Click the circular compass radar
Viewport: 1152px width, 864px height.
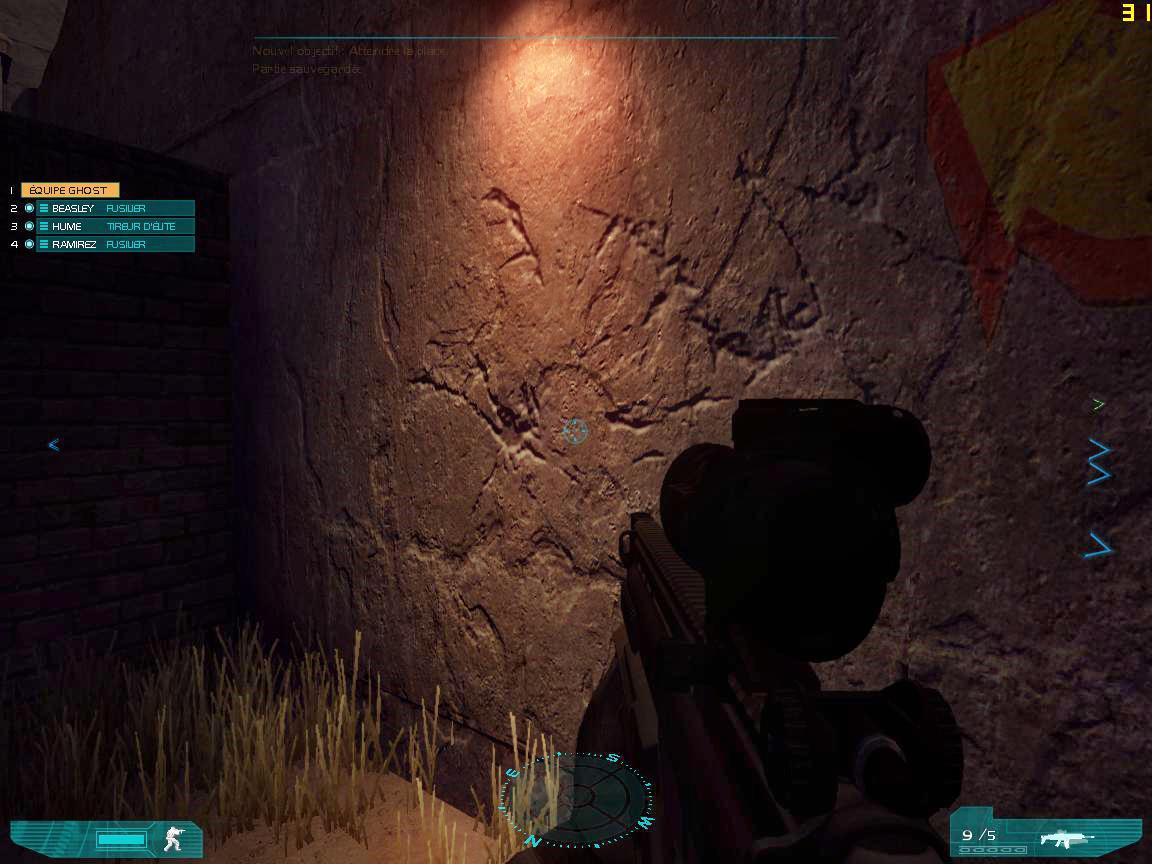click(577, 799)
